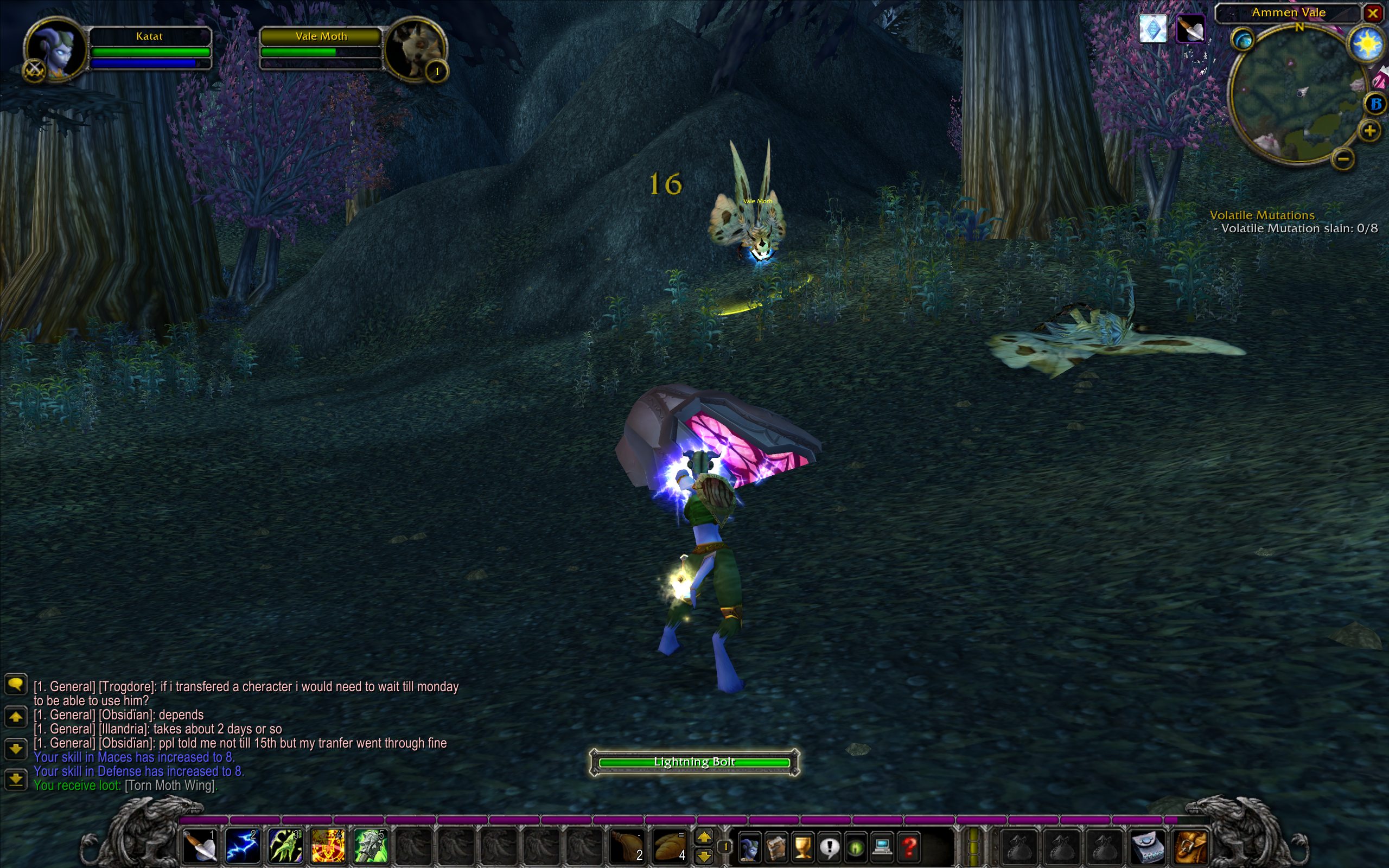Use the green spiked mace ability in slot 5
The width and height of the screenshot is (1389, 868).
point(369,846)
